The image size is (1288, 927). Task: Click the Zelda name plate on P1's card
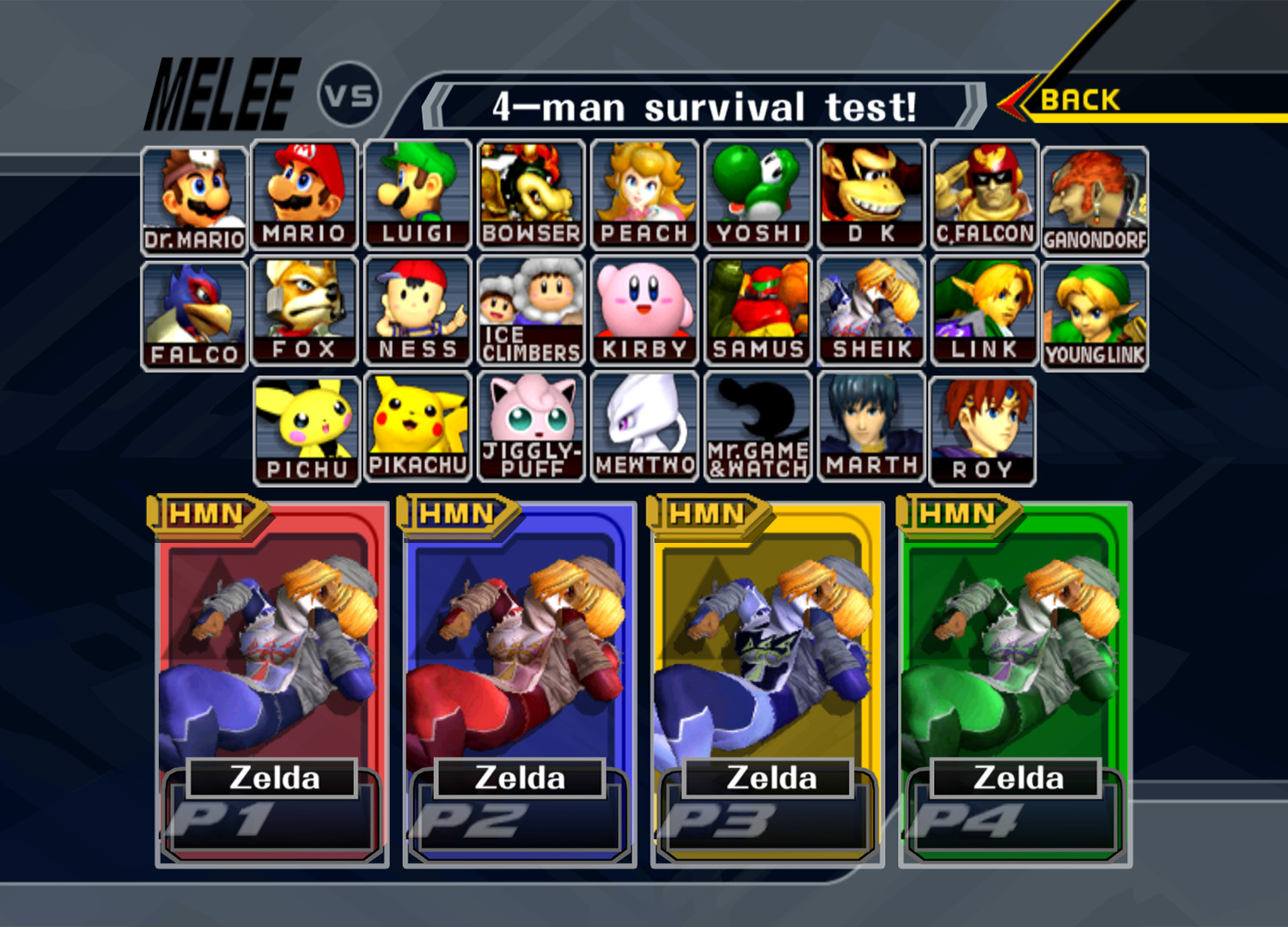tap(275, 778)
